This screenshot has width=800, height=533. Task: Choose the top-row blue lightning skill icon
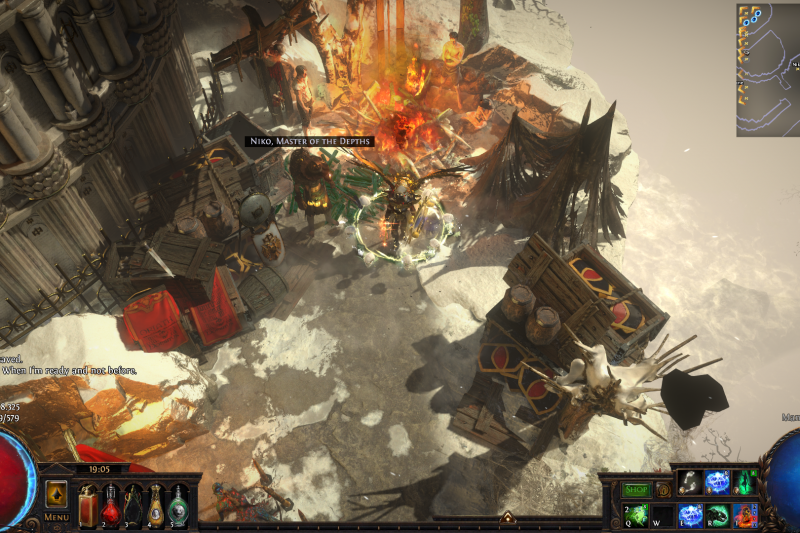click(x=717, y=482)
